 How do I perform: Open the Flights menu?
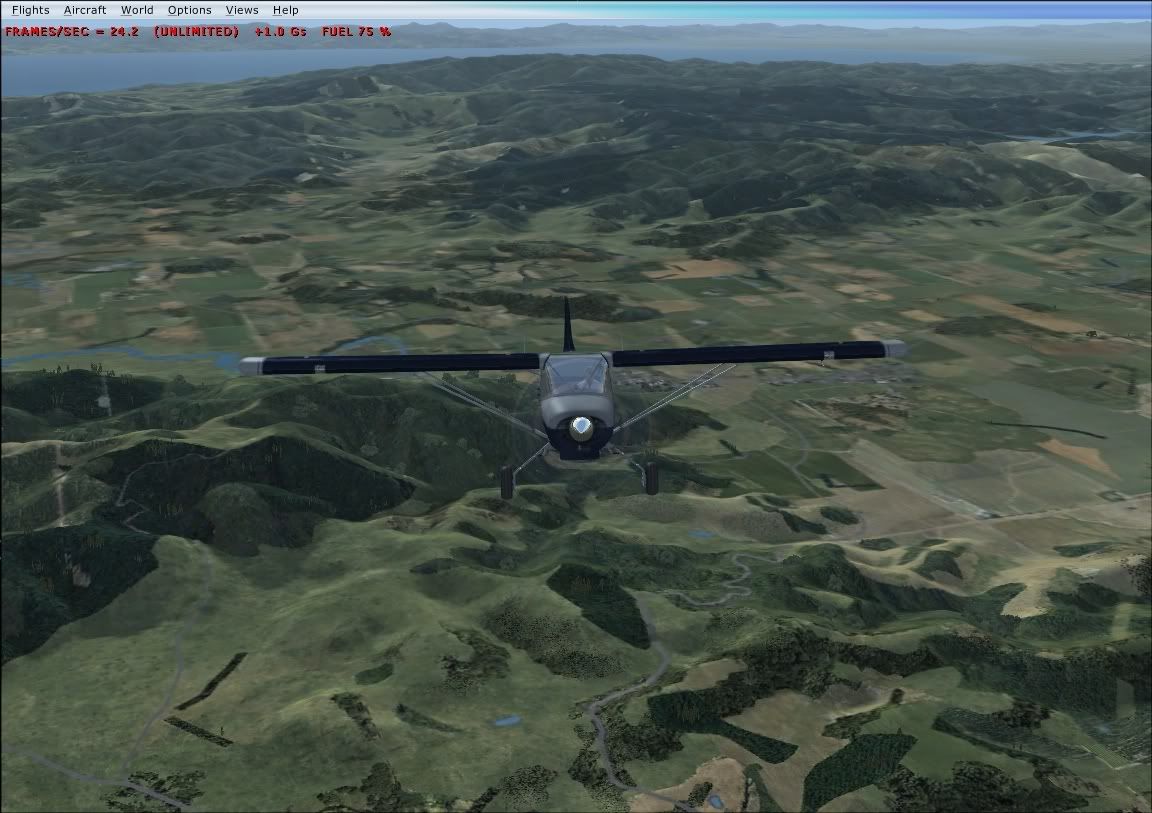click(x=30, y=10)
